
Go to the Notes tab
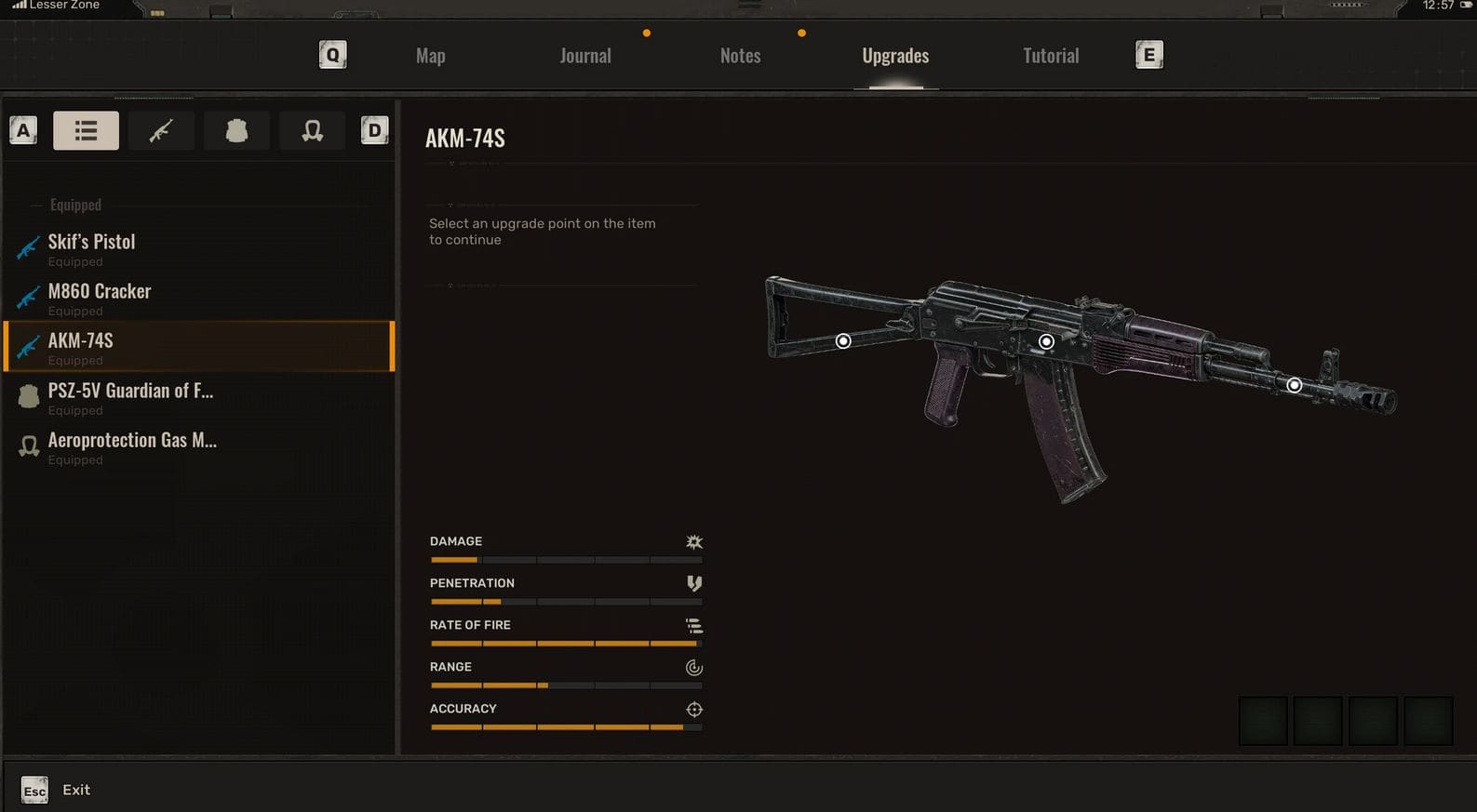tap(740, 56)
